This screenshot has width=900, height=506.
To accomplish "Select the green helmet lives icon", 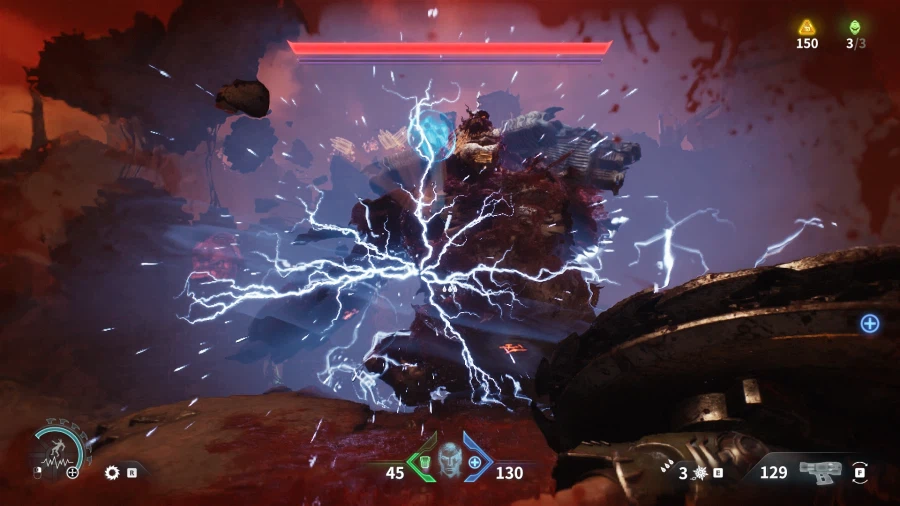I will coord(854,27).
